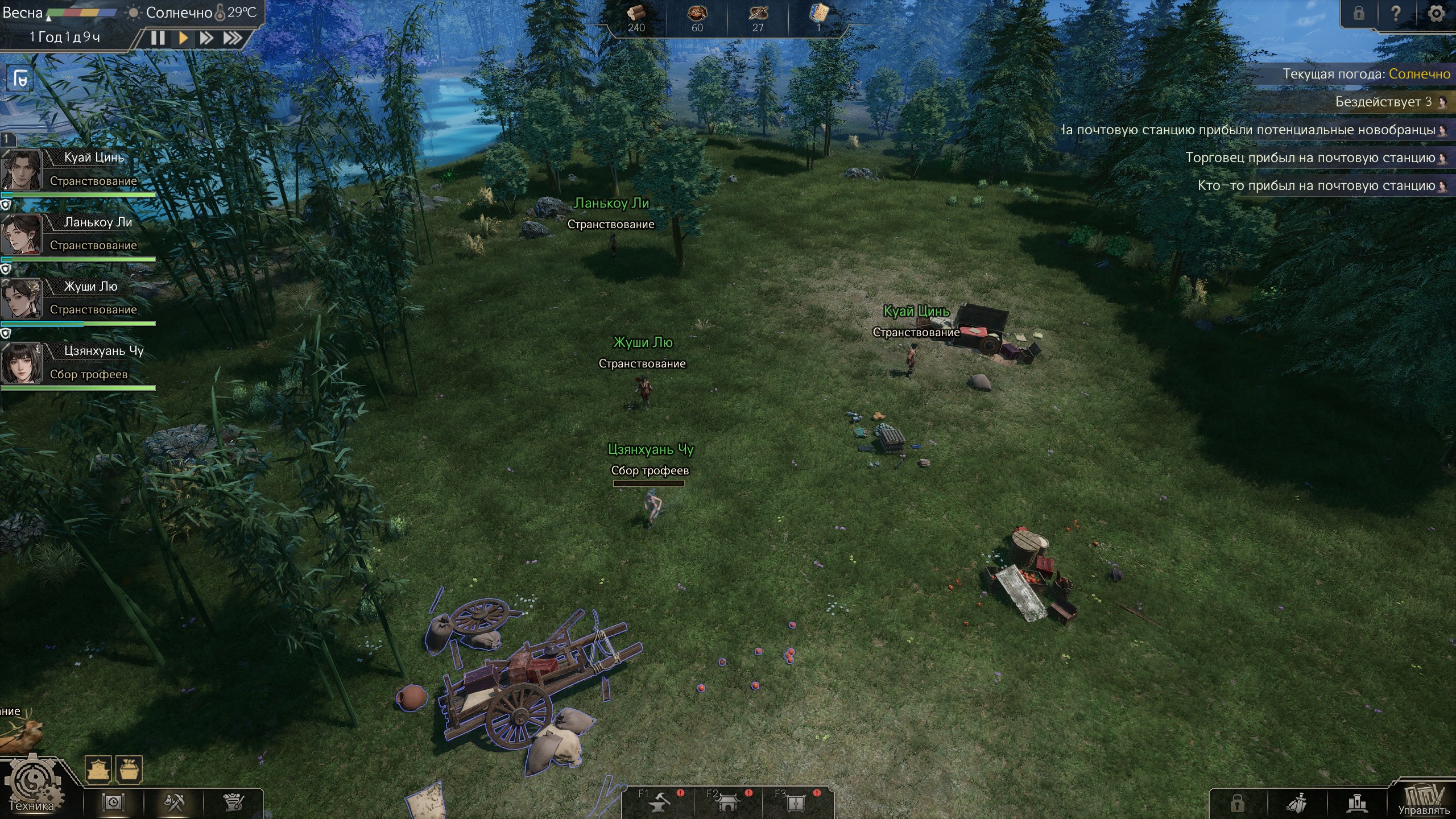Viewport: 1456px width, 819px height.
Task: Open the pickaxe work assignments icon
Action: click(174, 803)
